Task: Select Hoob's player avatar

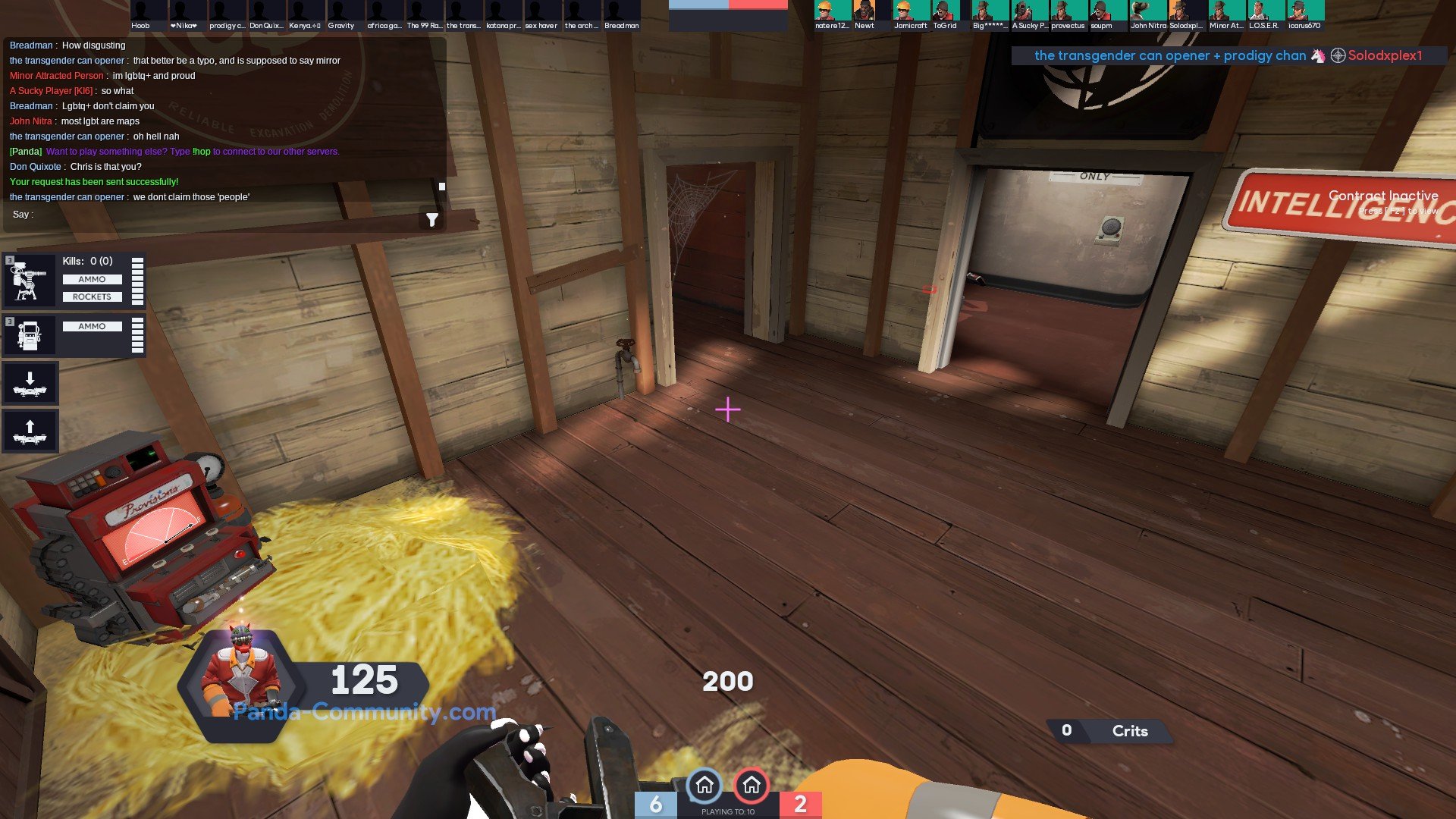Action: click(149, 11)
